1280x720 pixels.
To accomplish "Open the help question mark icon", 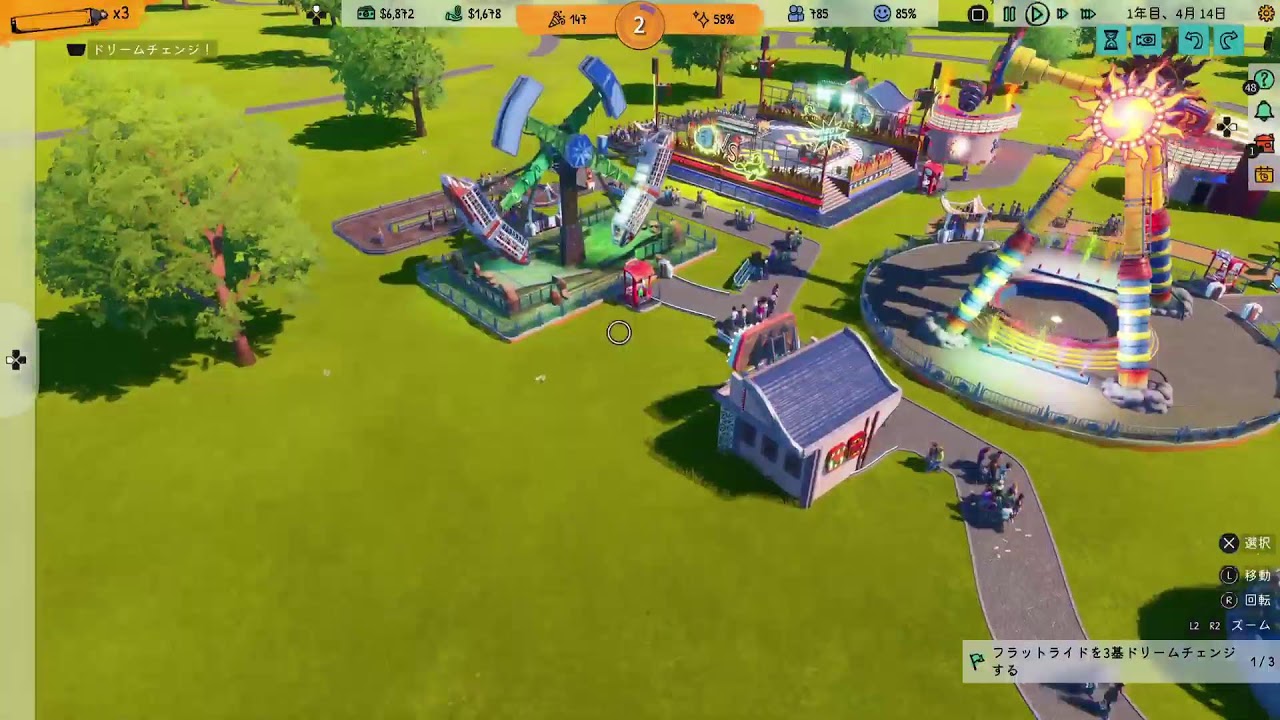I will click(x=1264, y=80).
